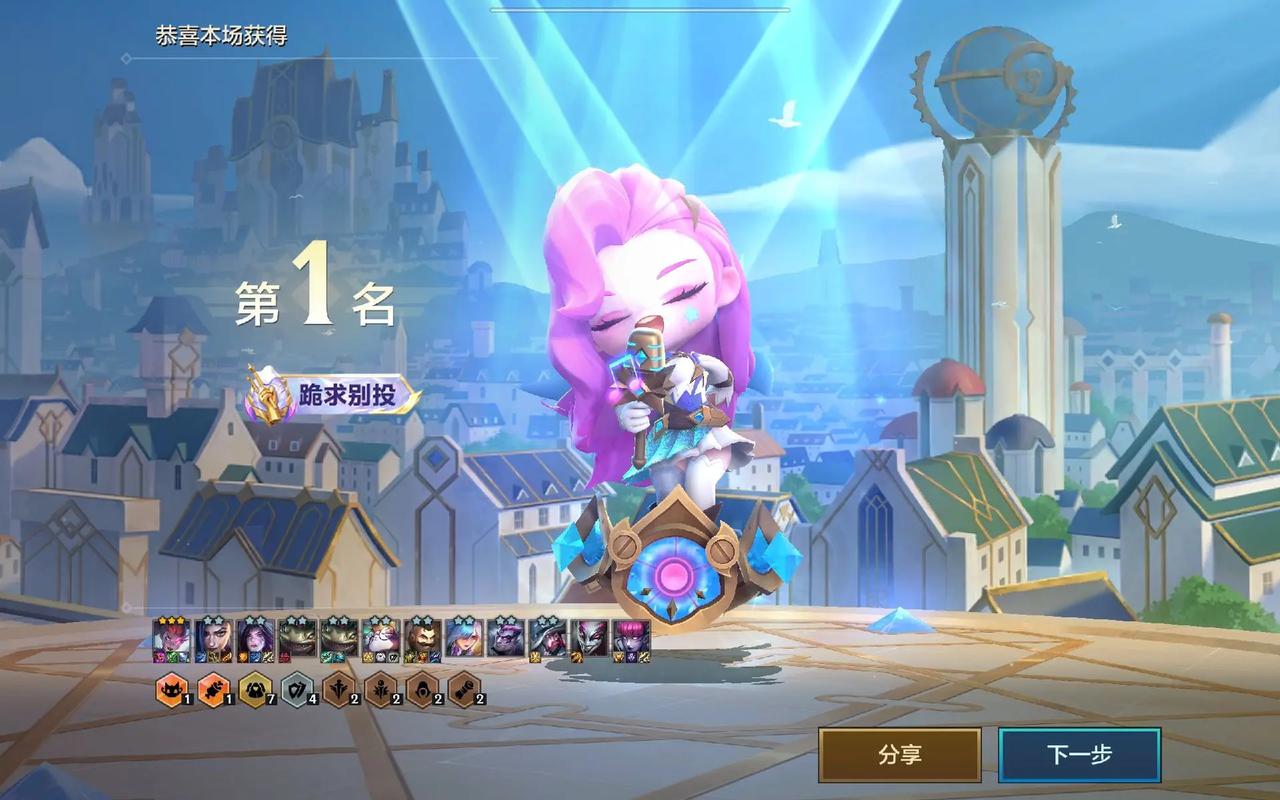View the silver shield trait with count 4
This screenshot has height=800, width=1280.
click(297, 689)
